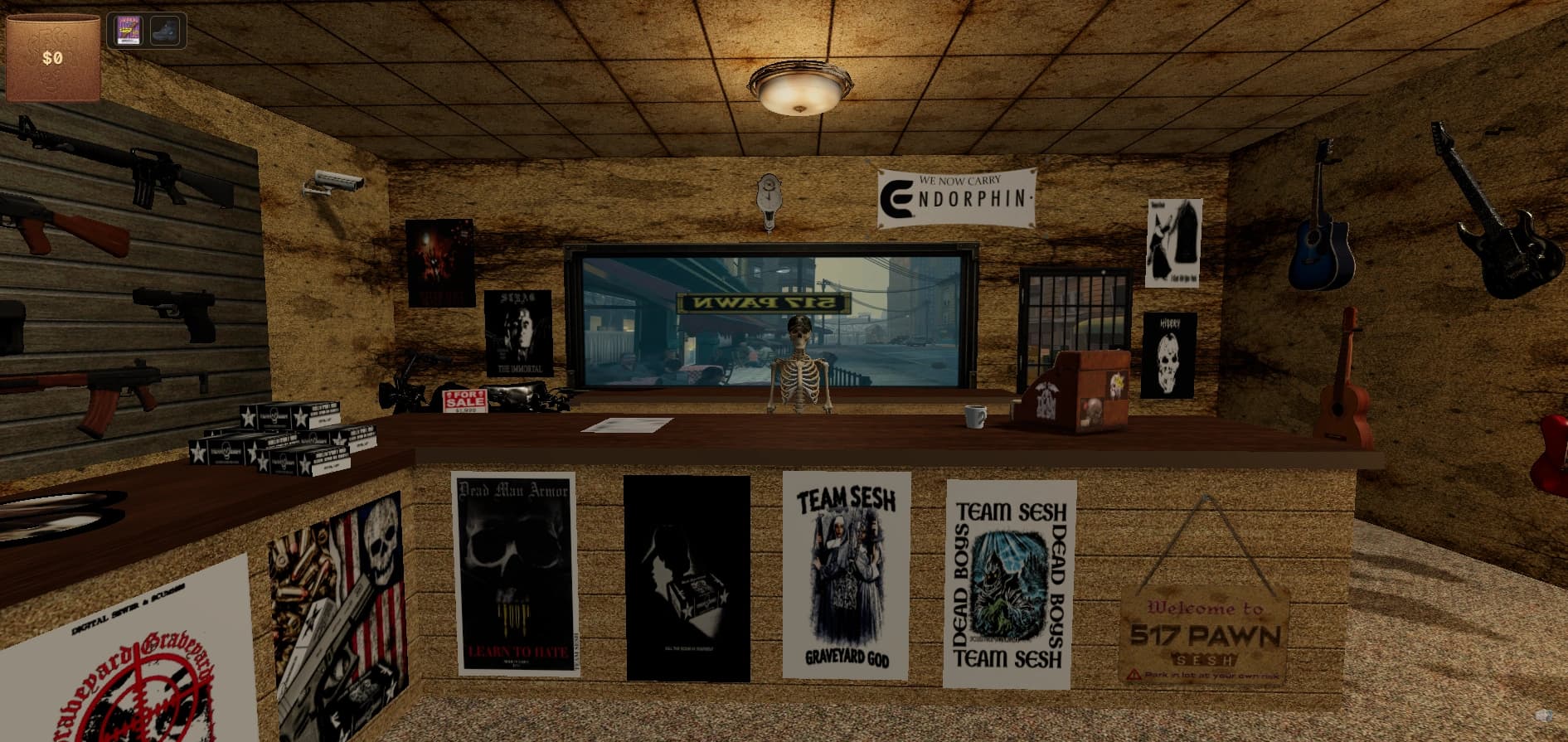Select the purple scratch ticket inventory slot
Viewport: 1568px width, 742px height.
pyautogui.click(x=128, y=31)
